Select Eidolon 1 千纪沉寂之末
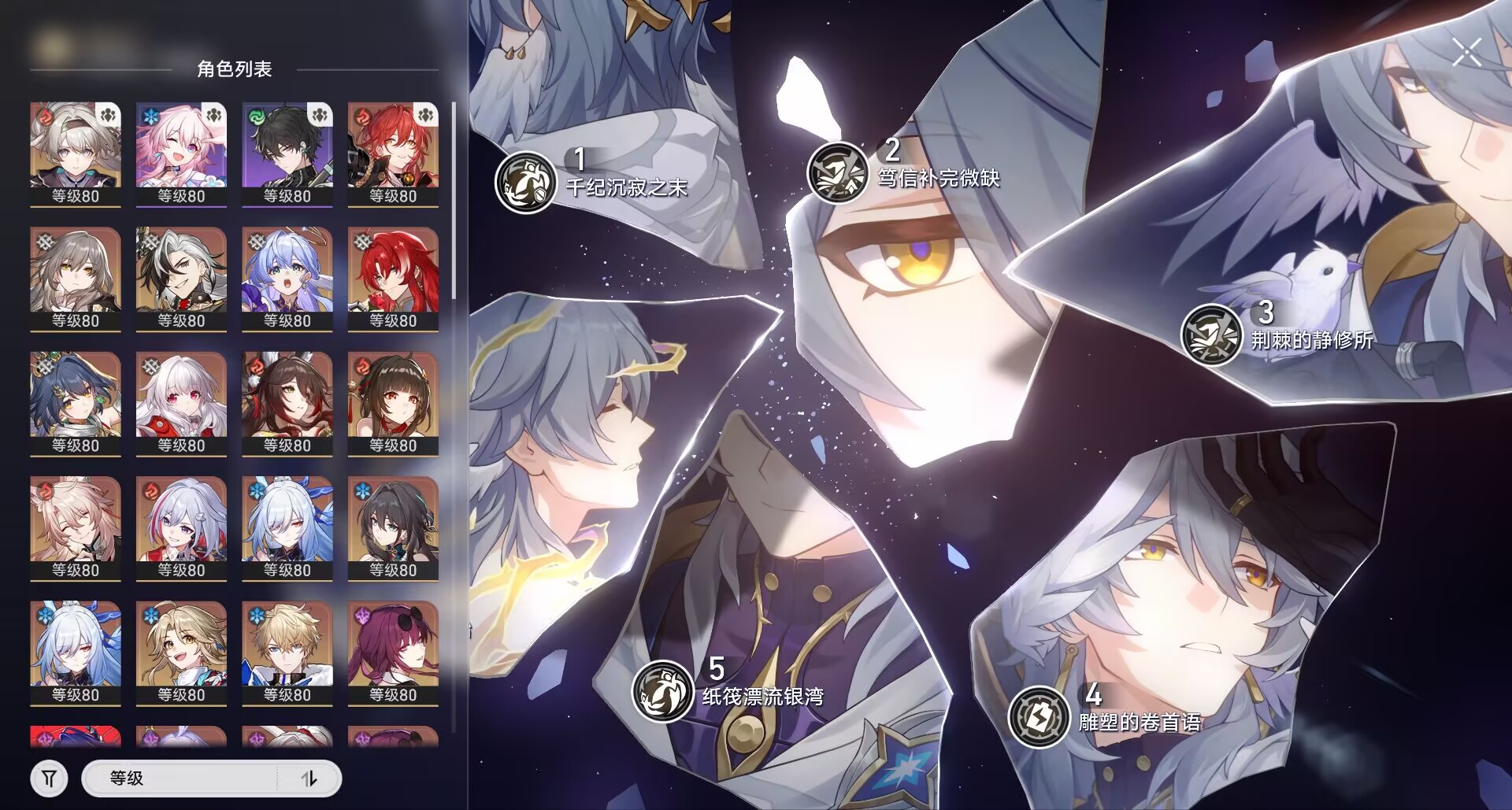1512x810 pixels. click(526, 182)
